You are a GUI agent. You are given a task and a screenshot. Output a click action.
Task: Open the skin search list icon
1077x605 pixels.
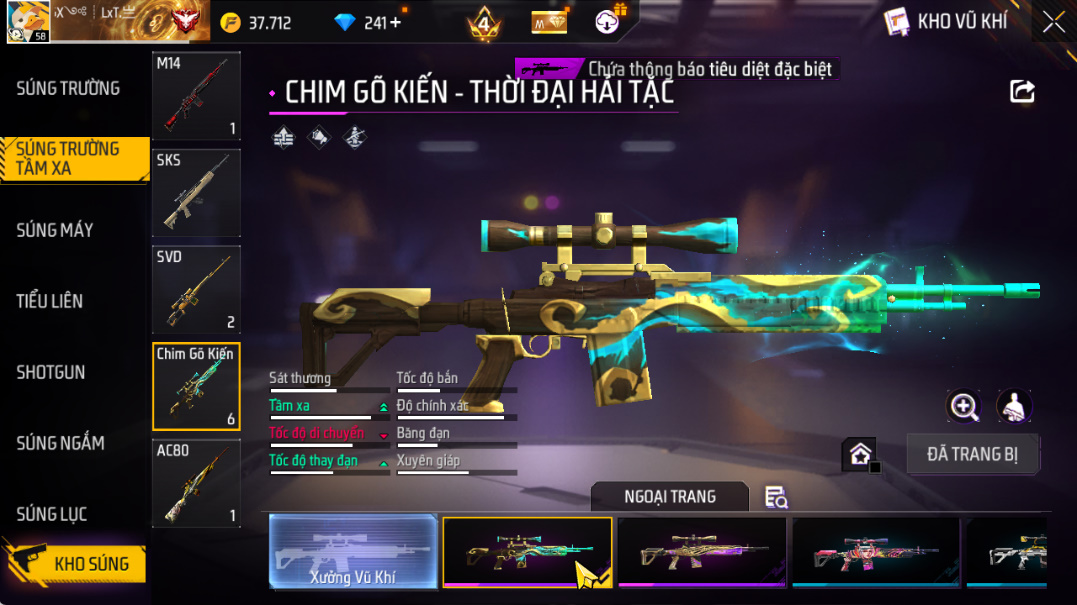click(x=775, y=497)
